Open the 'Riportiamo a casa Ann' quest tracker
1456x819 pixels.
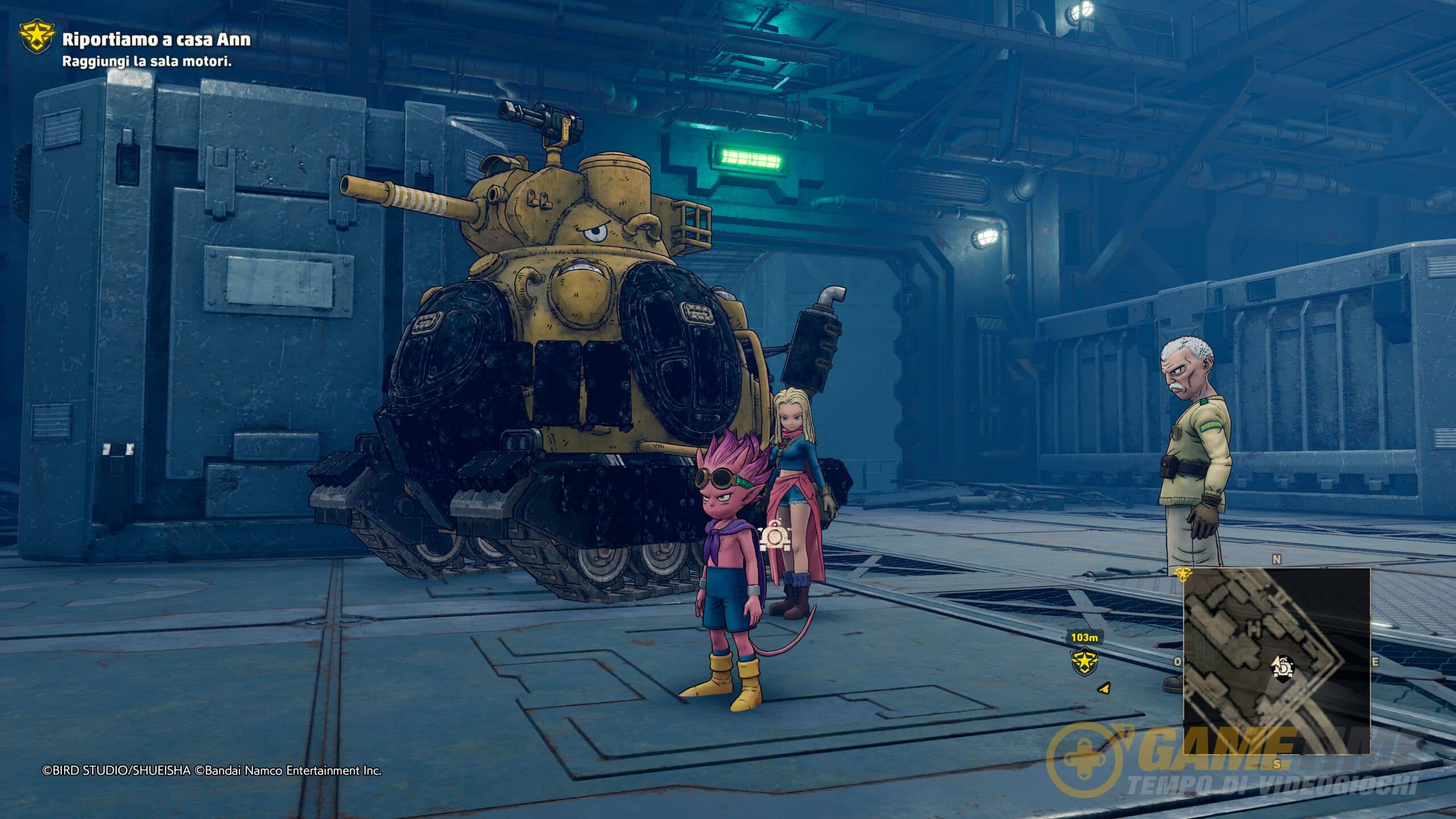(x=156, y=39)
